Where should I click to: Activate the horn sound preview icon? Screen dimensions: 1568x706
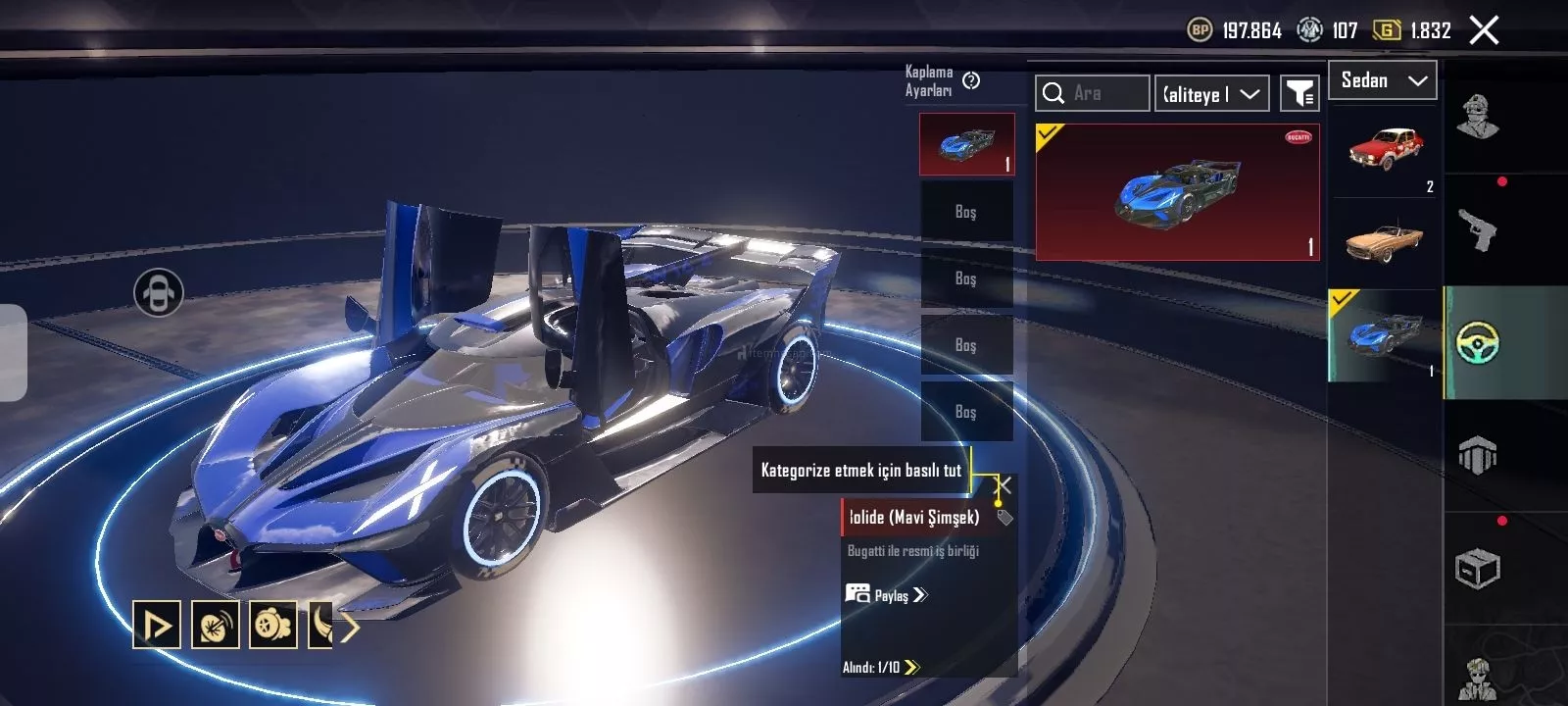(215, 625)
